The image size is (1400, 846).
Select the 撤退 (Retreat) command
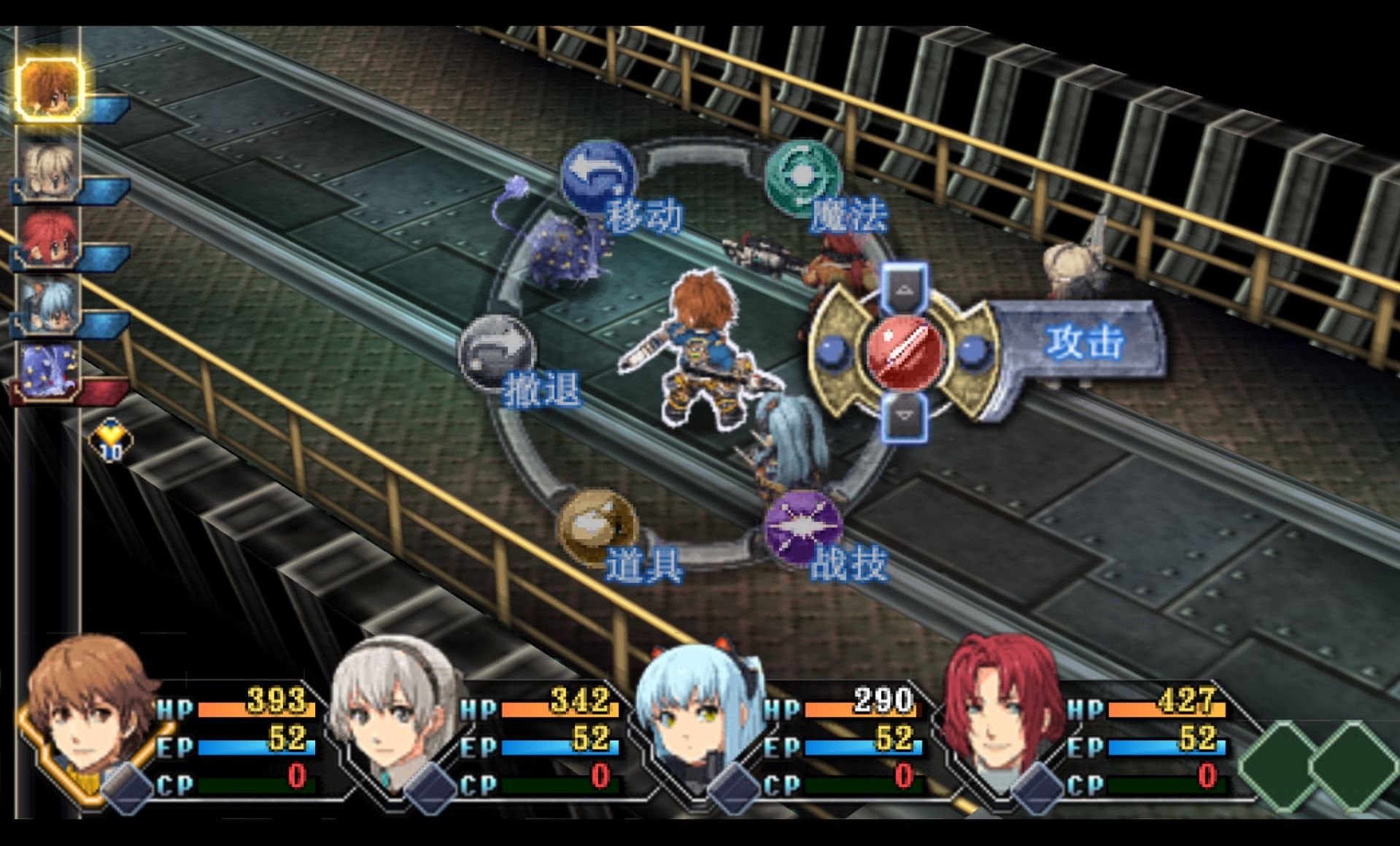point(498,353)
